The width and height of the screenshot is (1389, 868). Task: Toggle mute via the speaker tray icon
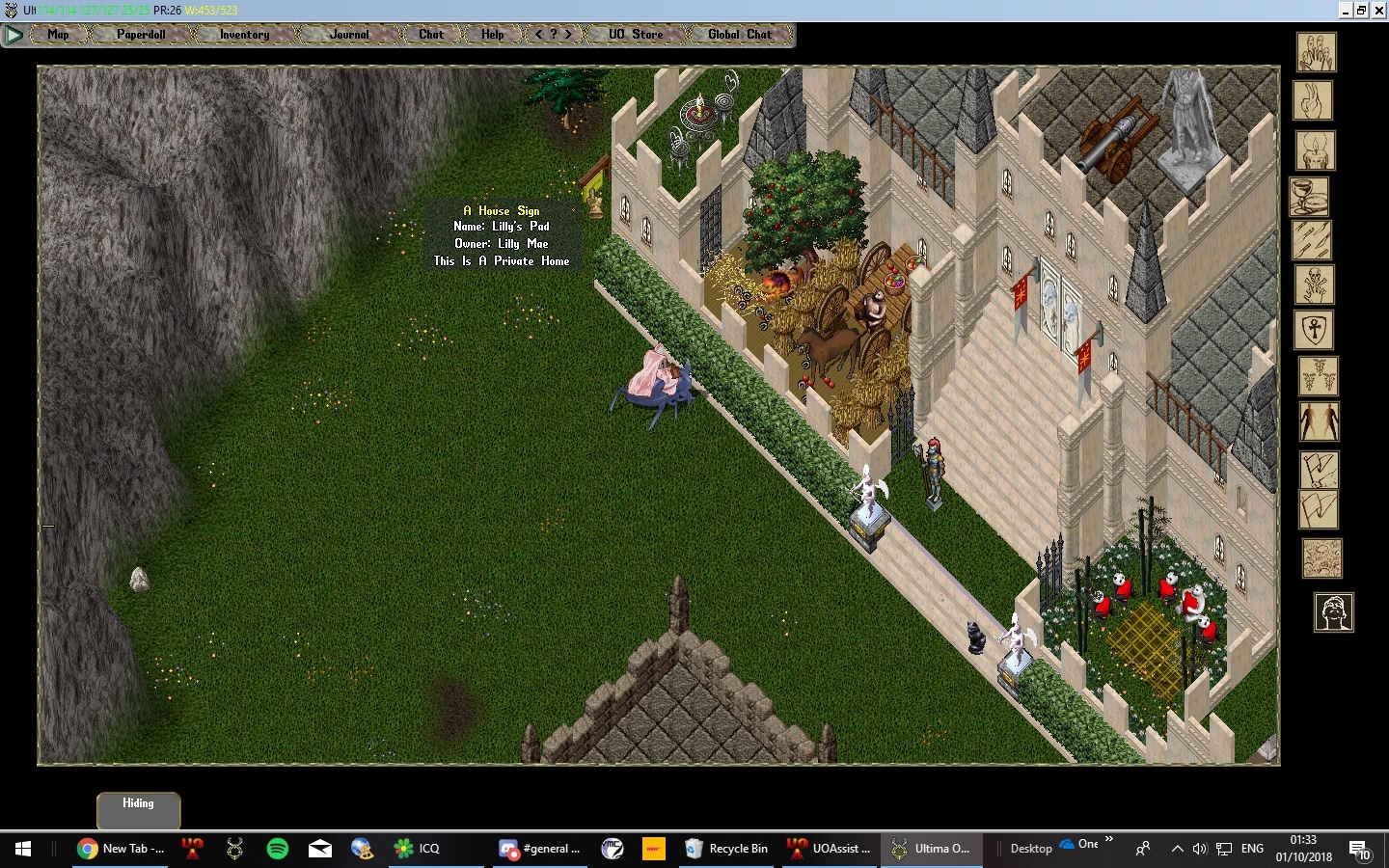(1199, 849)
